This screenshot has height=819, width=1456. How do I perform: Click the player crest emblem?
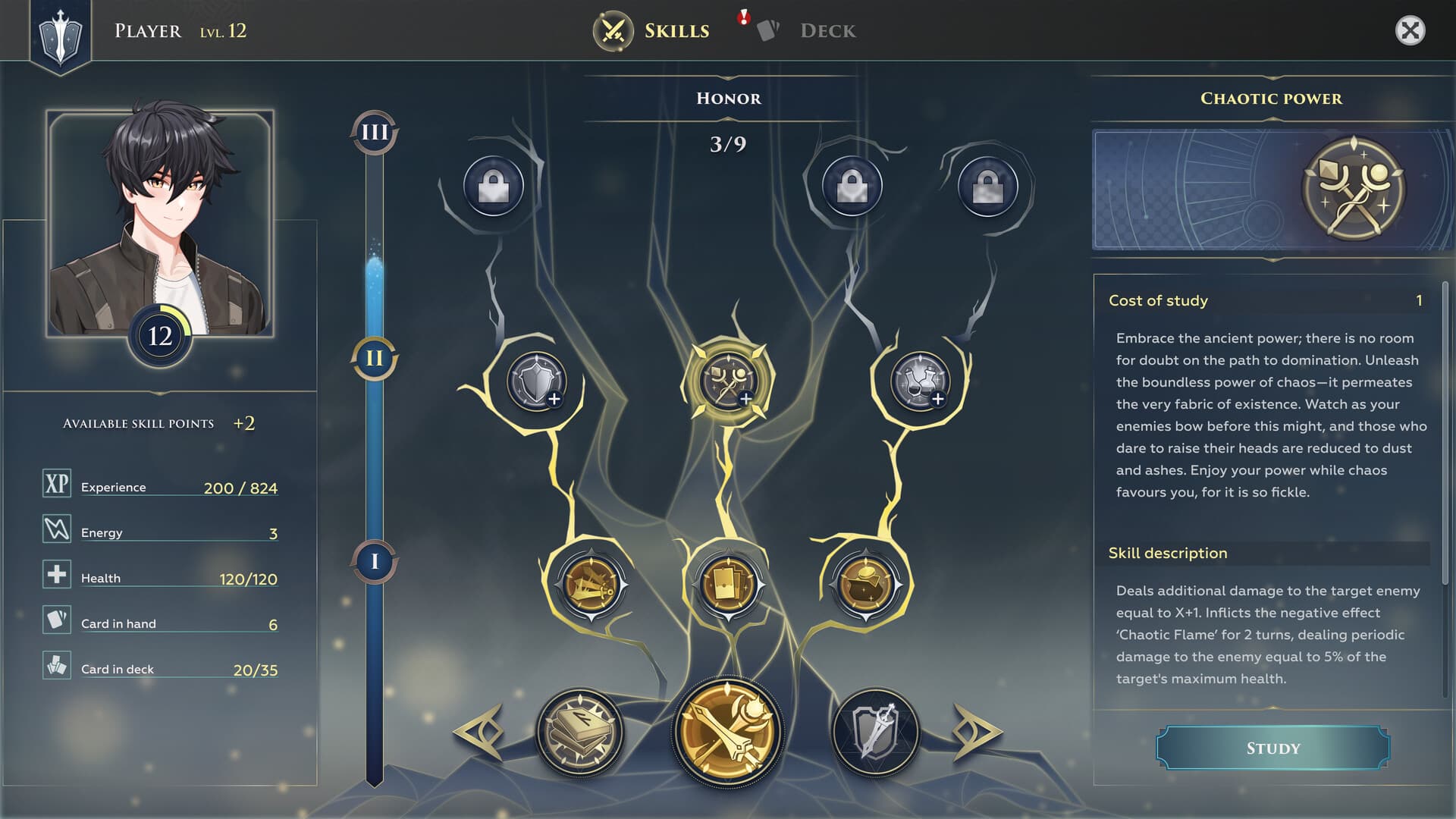click(60, 35)
